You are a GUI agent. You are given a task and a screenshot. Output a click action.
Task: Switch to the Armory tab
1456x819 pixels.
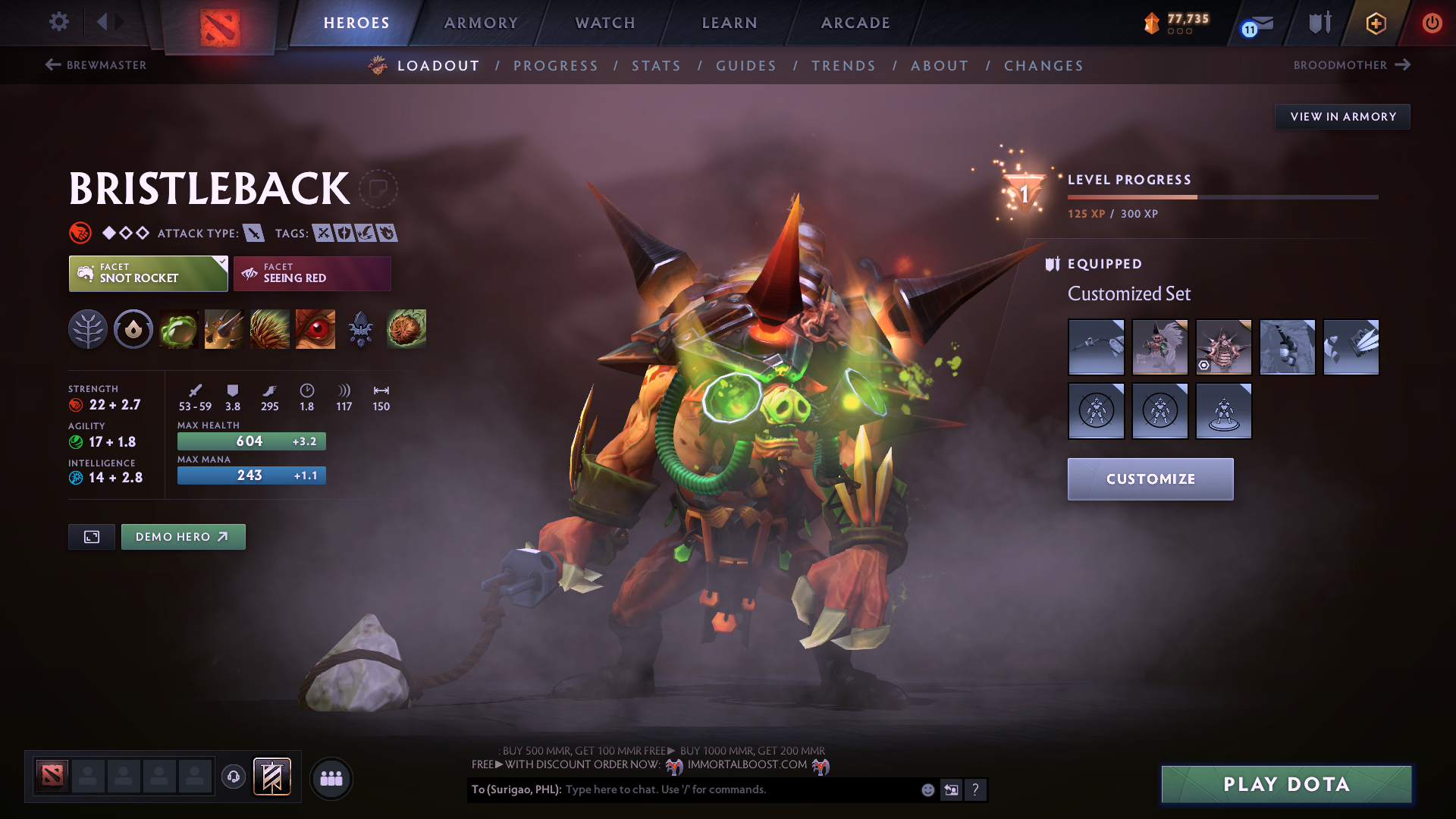pyautogui.click(x=481, y=23)
